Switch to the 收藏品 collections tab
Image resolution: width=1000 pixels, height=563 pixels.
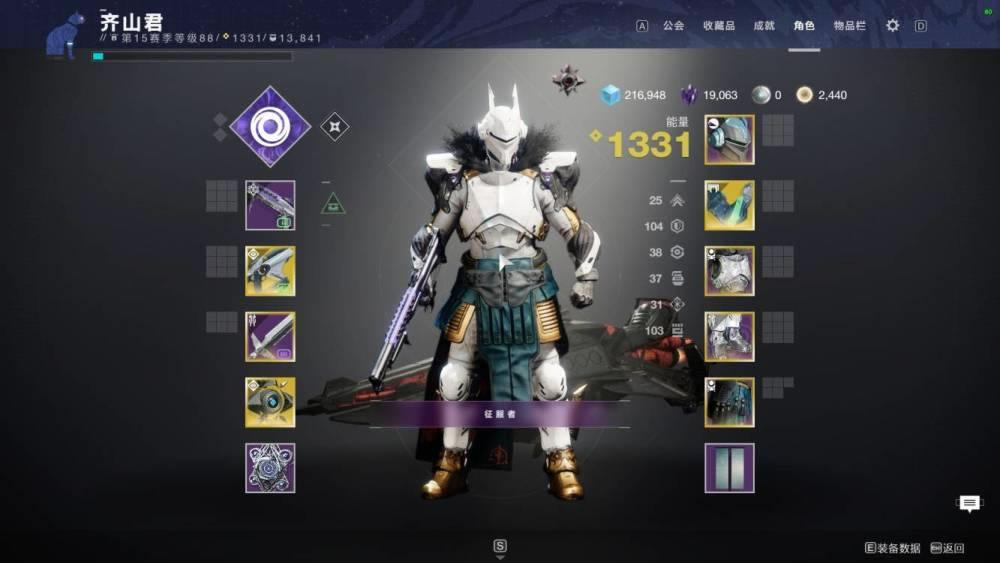click(718, 26)
